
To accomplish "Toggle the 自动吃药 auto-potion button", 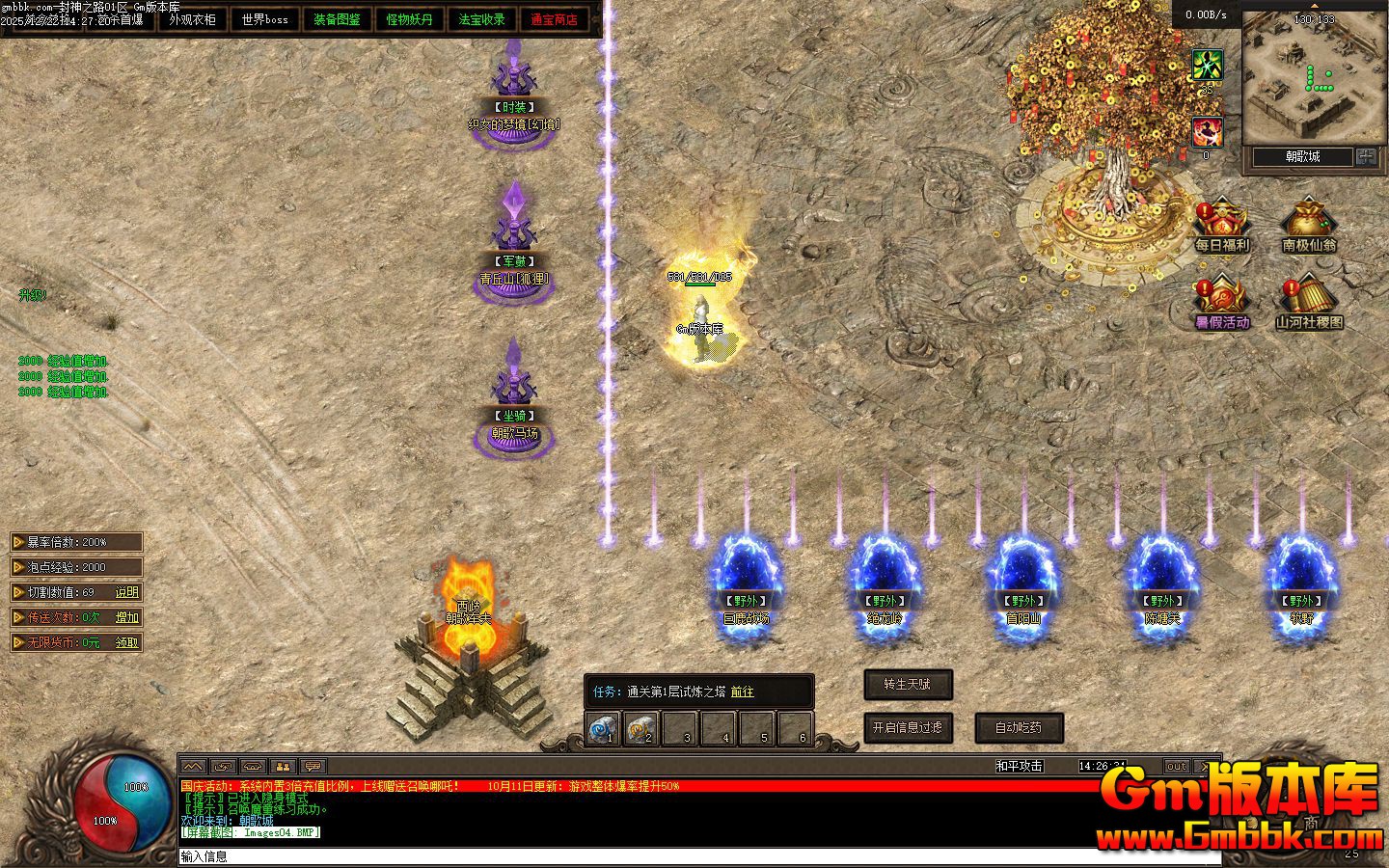I will tap(1019, 727).
